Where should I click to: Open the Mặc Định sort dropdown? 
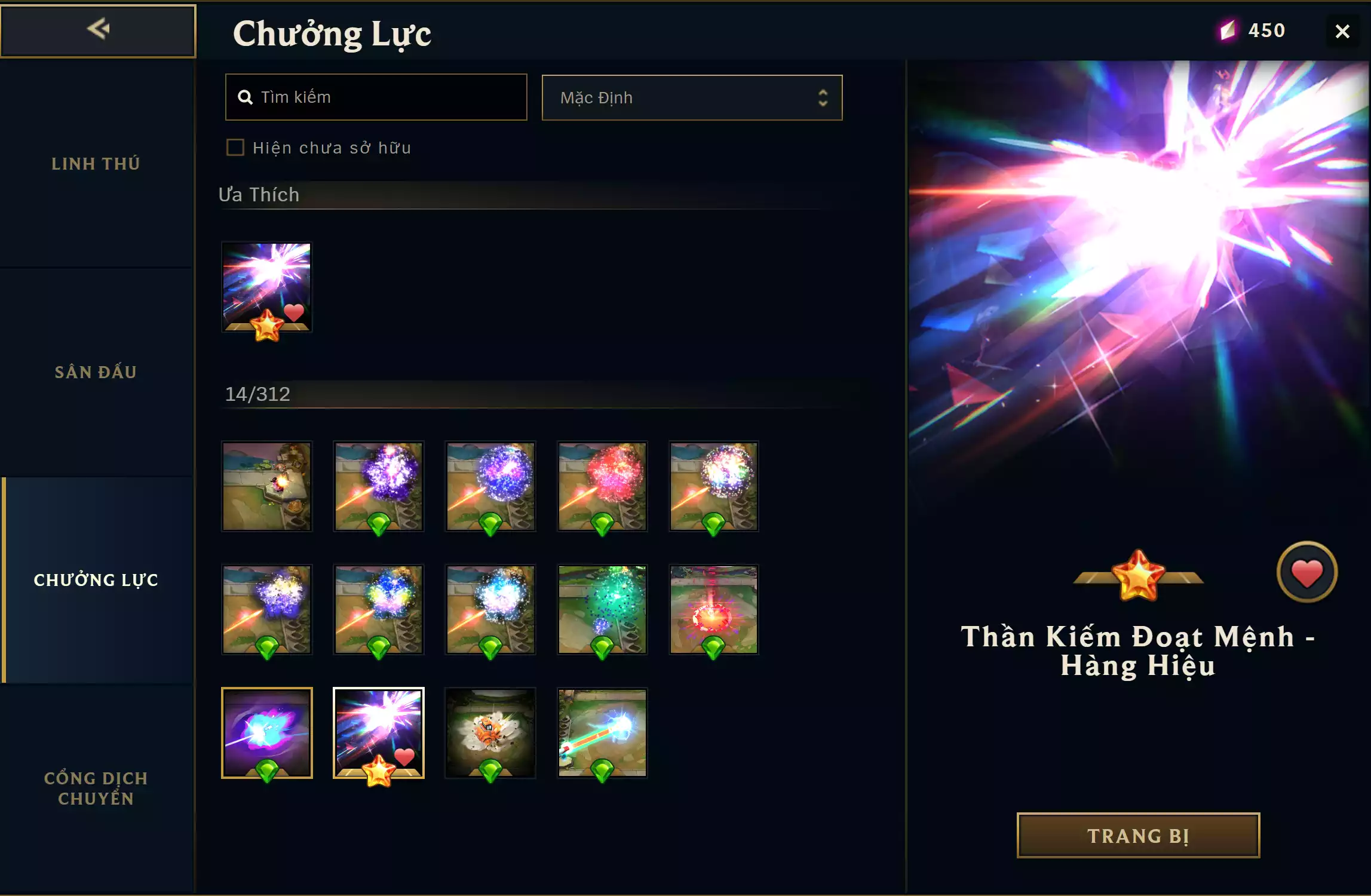point(691,97)
